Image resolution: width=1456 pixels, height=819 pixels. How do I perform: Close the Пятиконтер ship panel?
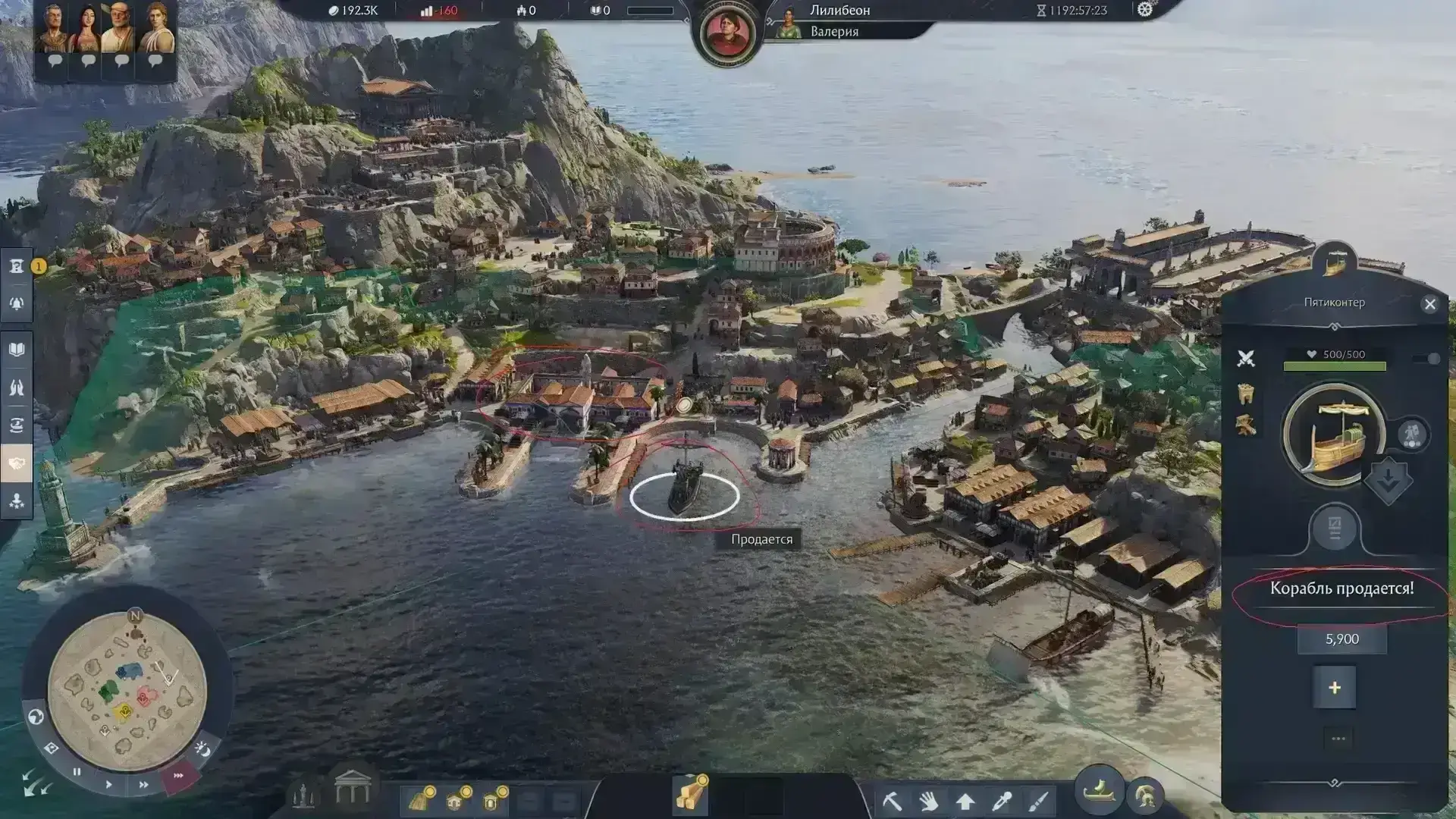[x=1429, y=304]
